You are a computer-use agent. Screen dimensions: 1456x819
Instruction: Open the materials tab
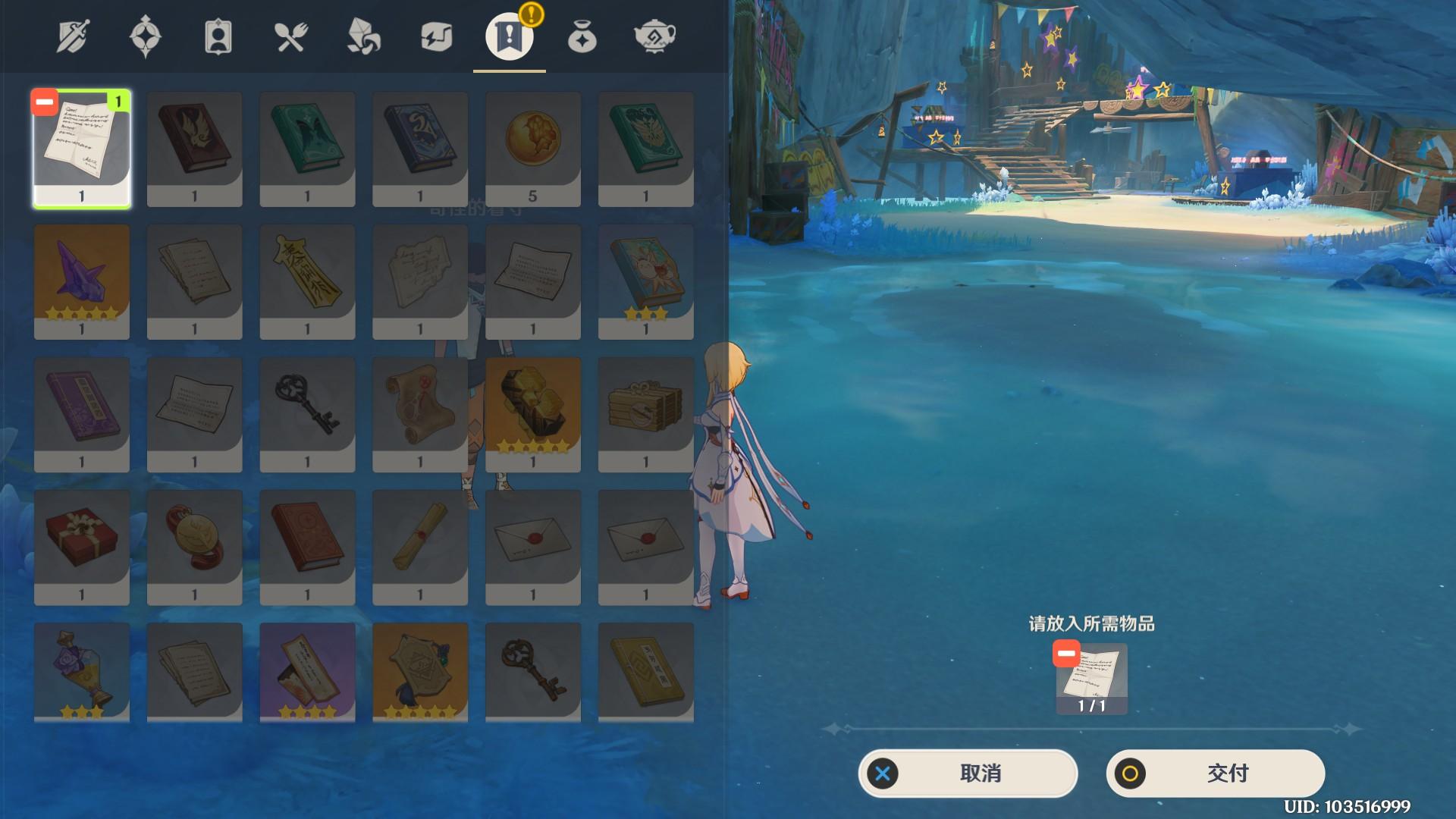tap(363, 36)
